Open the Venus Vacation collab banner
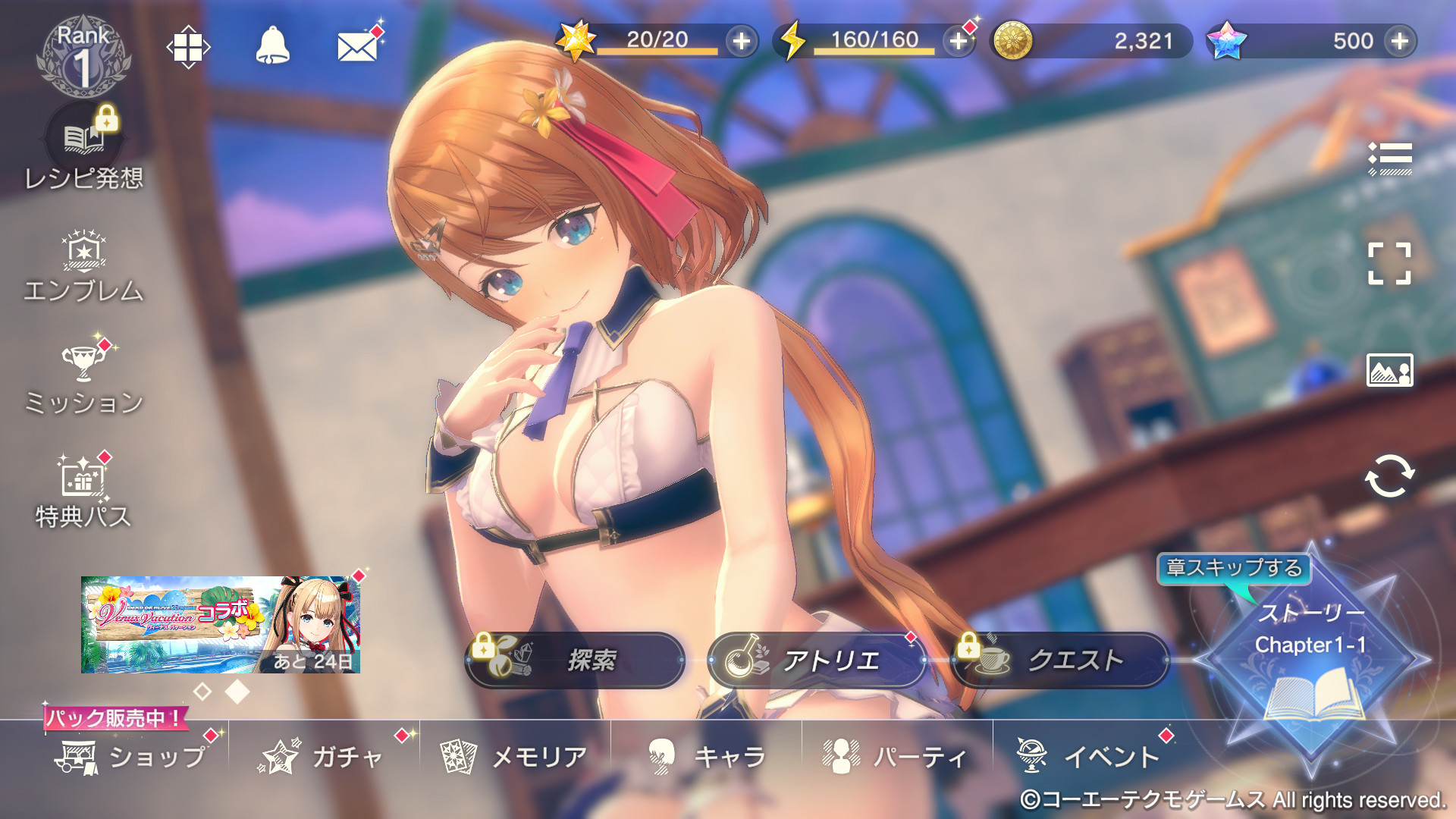 coord(220,624)
